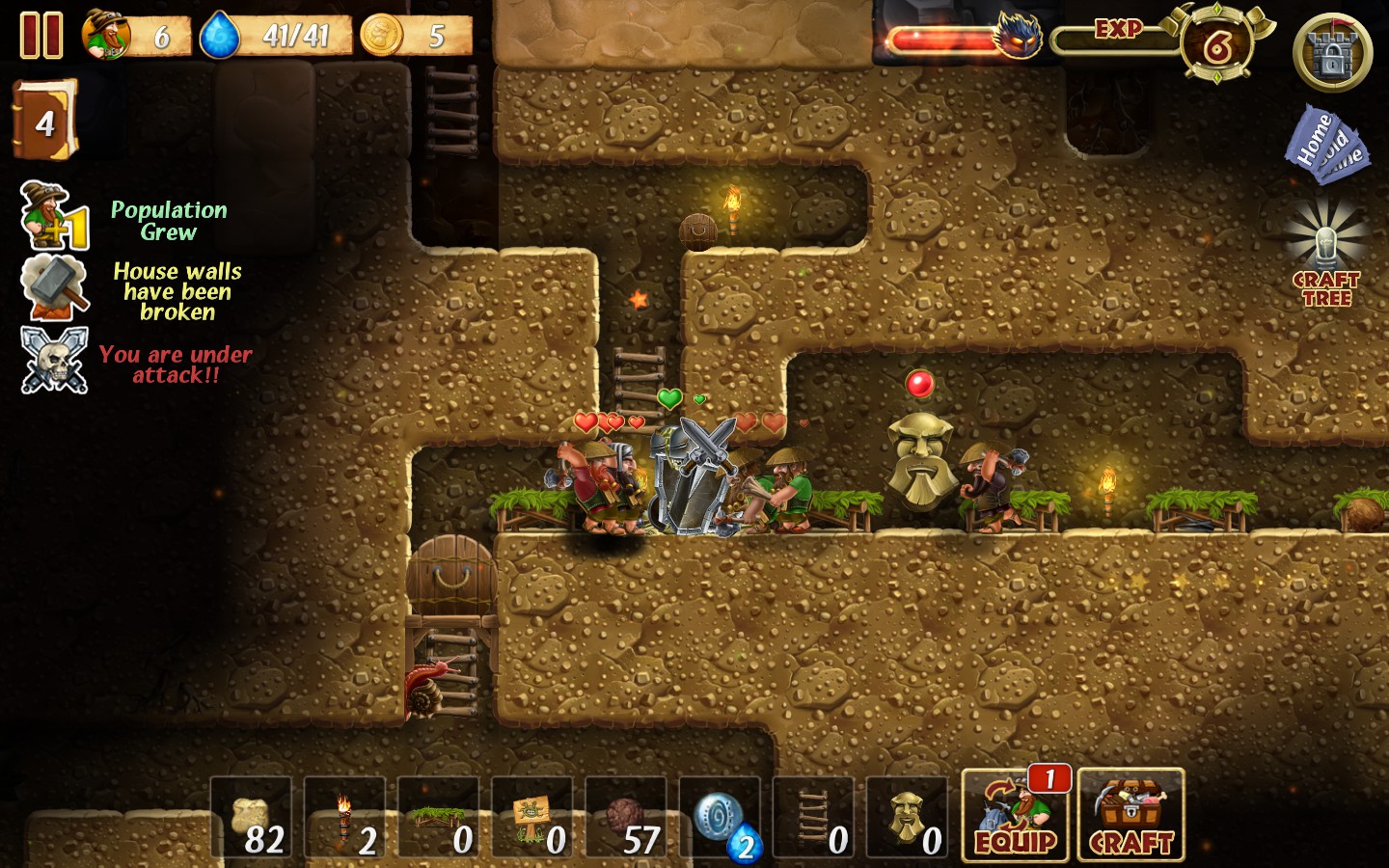This screenshot has width=1389, height=868.
Task: Pick the dirt block slot with 57
Action: click(626, 819)
